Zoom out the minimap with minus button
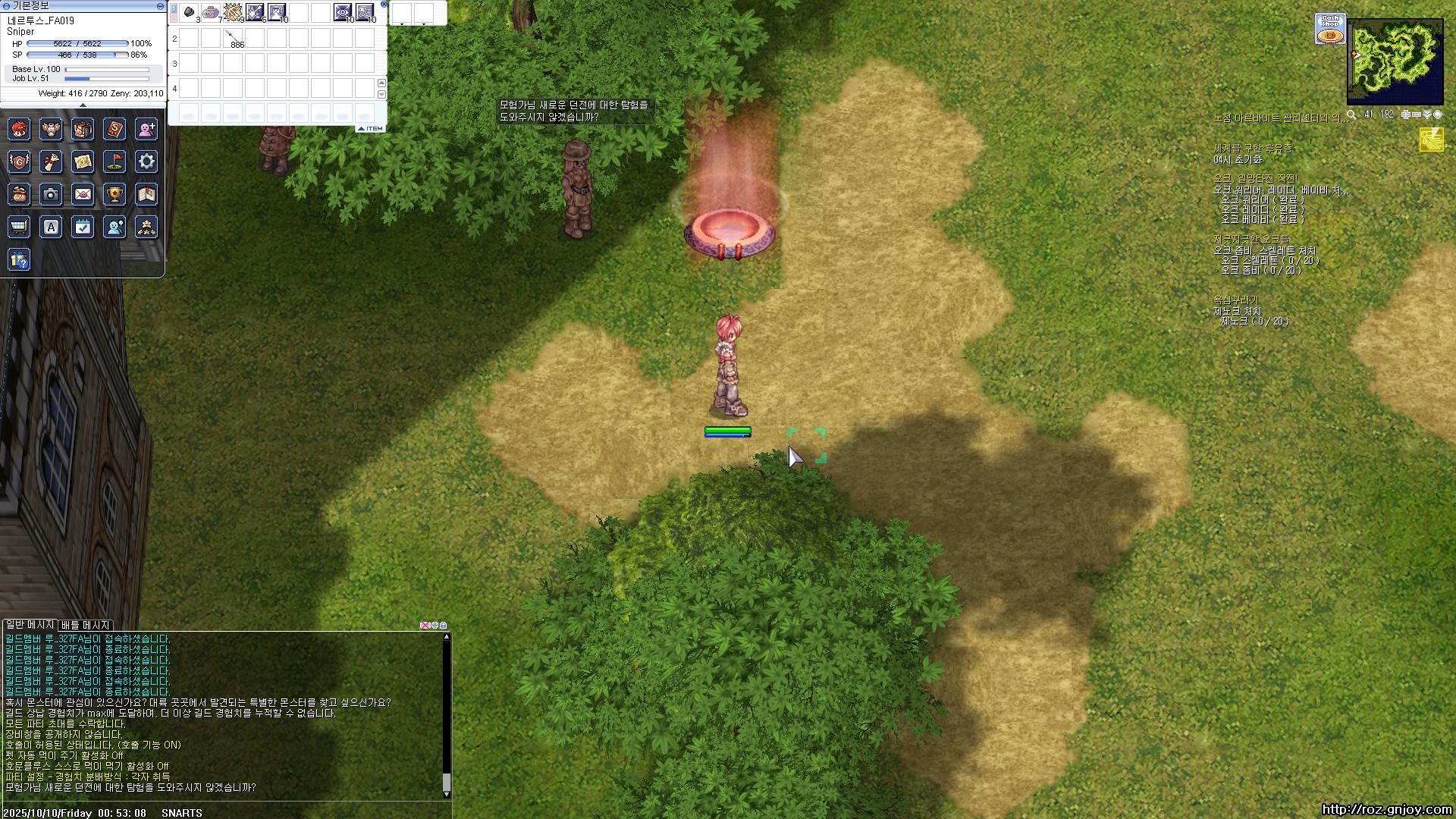Image resolution: width=1456 pixels, height=819 pixels. click(x=1417, y=115)
